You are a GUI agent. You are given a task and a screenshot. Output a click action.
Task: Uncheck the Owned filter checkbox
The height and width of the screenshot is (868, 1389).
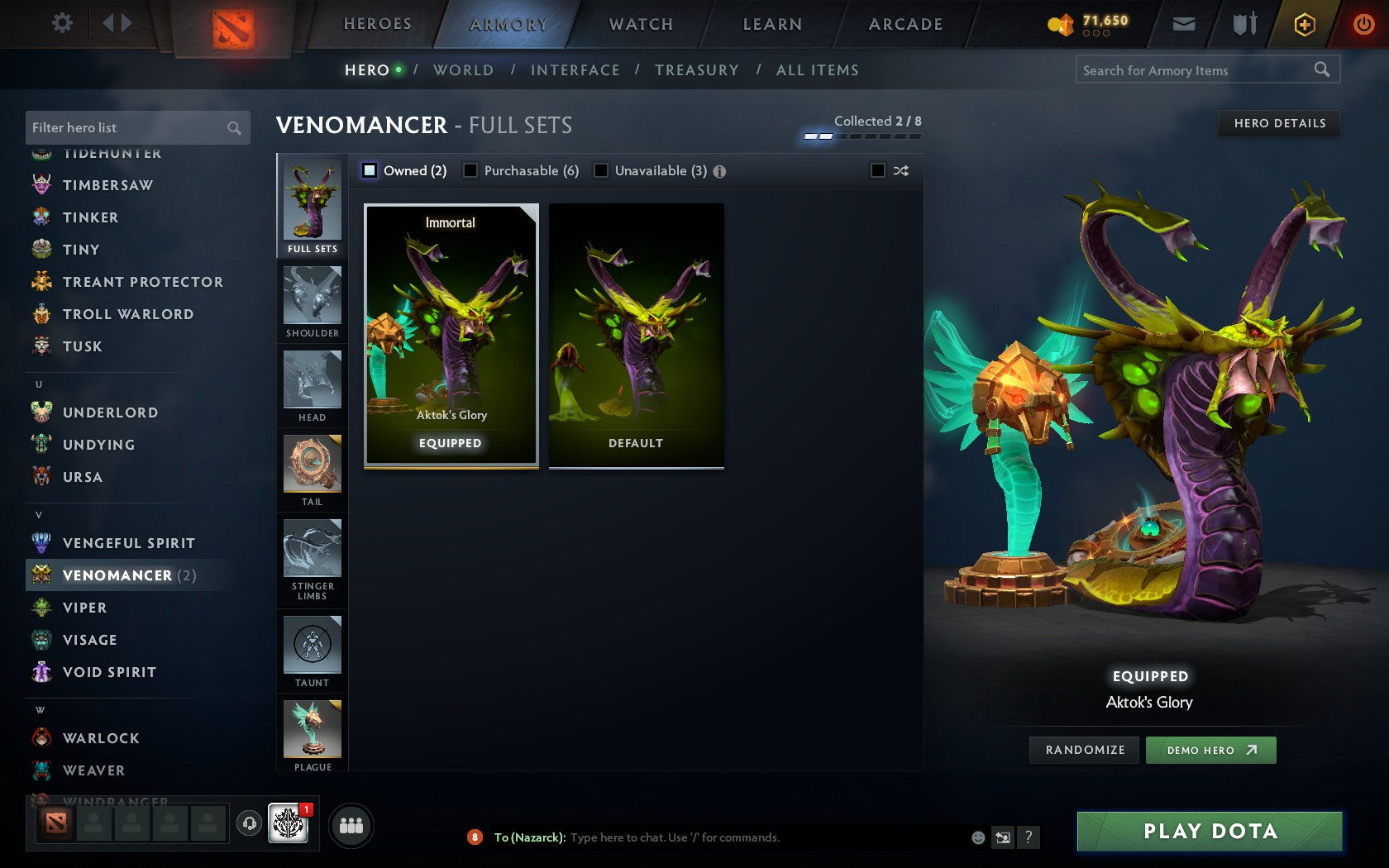click(x=368, y=169)
